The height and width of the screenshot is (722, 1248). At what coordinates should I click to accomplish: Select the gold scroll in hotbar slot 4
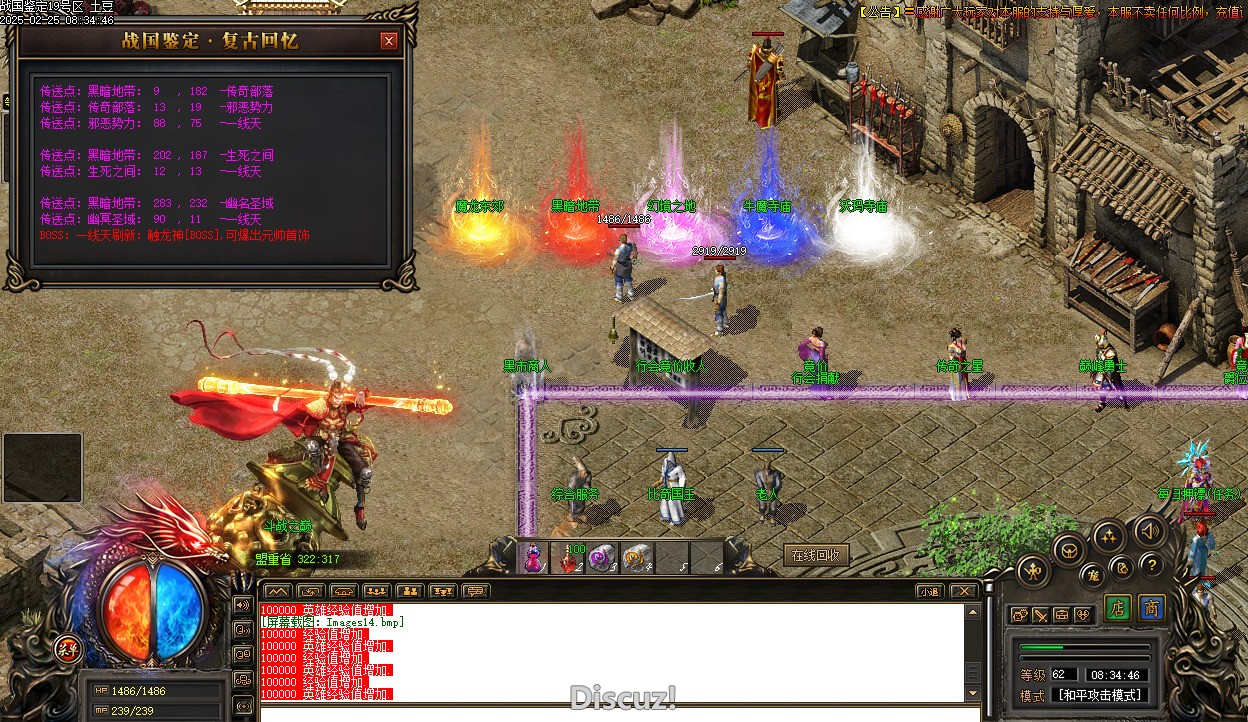637,558
